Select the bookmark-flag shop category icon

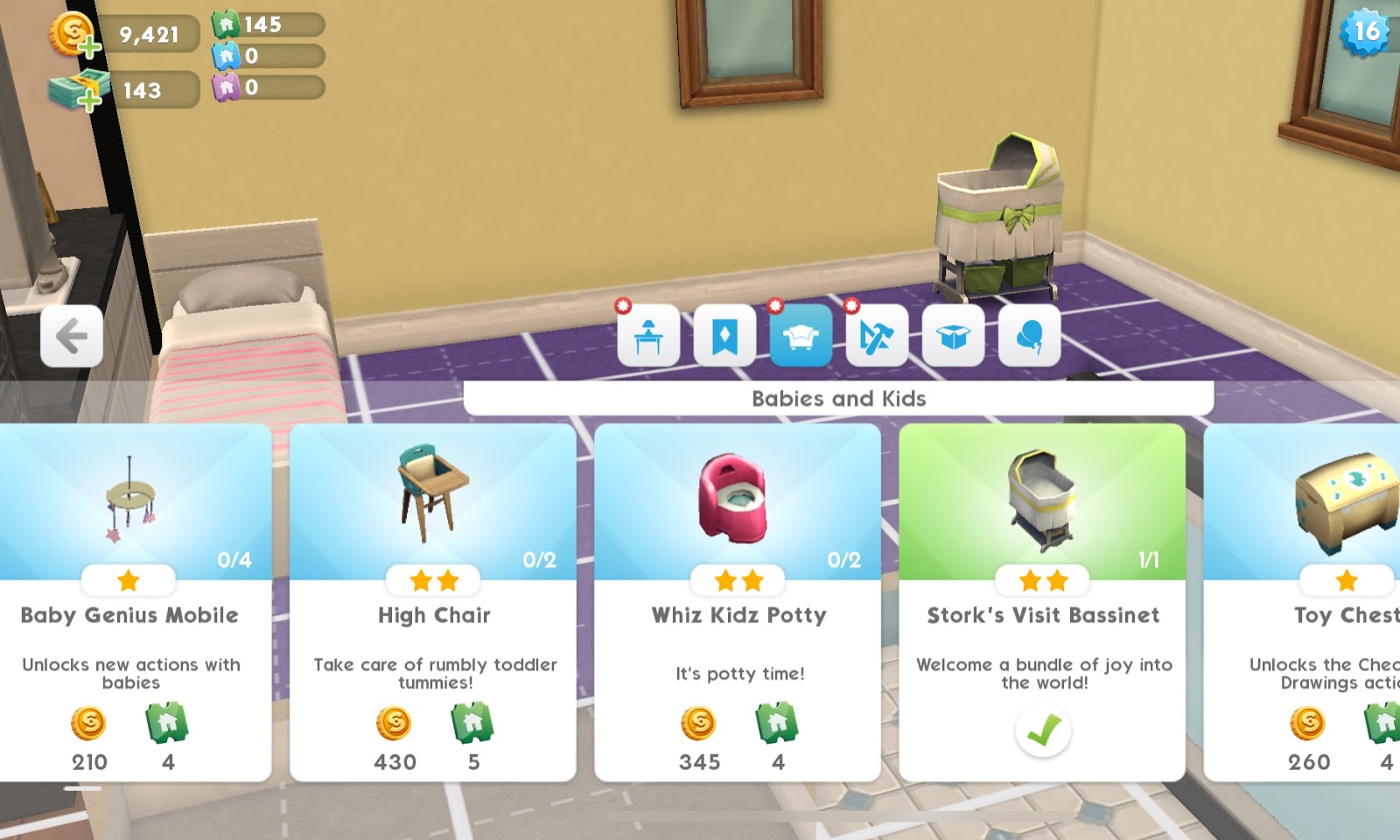click(x=726, y=337)
